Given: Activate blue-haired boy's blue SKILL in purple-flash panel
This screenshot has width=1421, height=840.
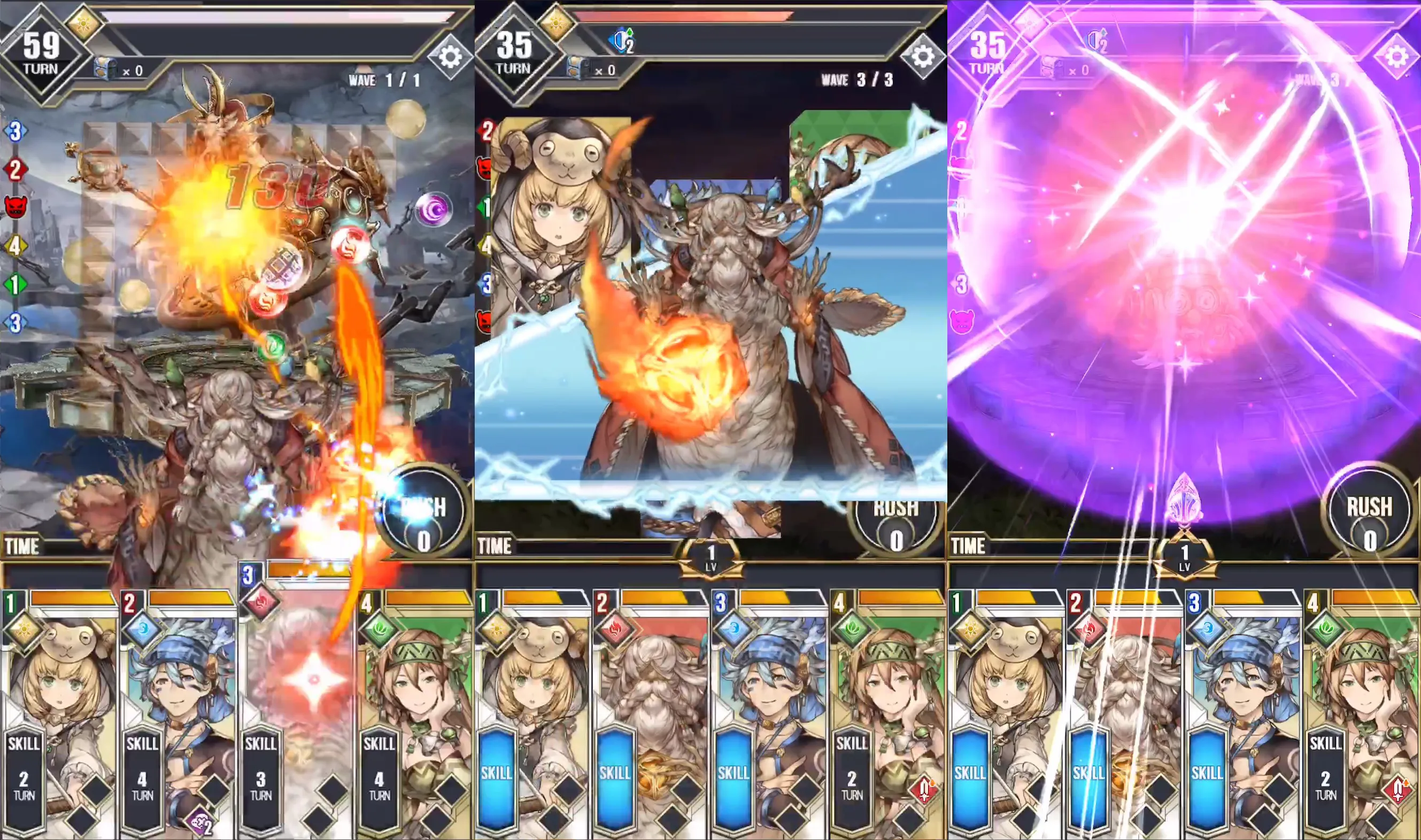Looking at the screenshot, I should pyautogui.click(x=1207, y=773).
